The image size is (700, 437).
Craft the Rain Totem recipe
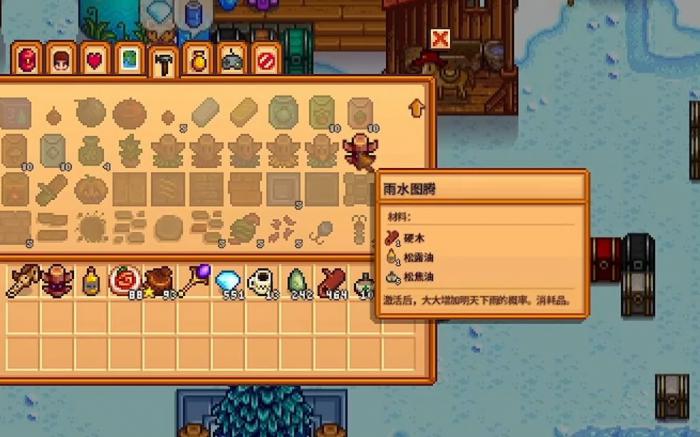coord(358,152)
